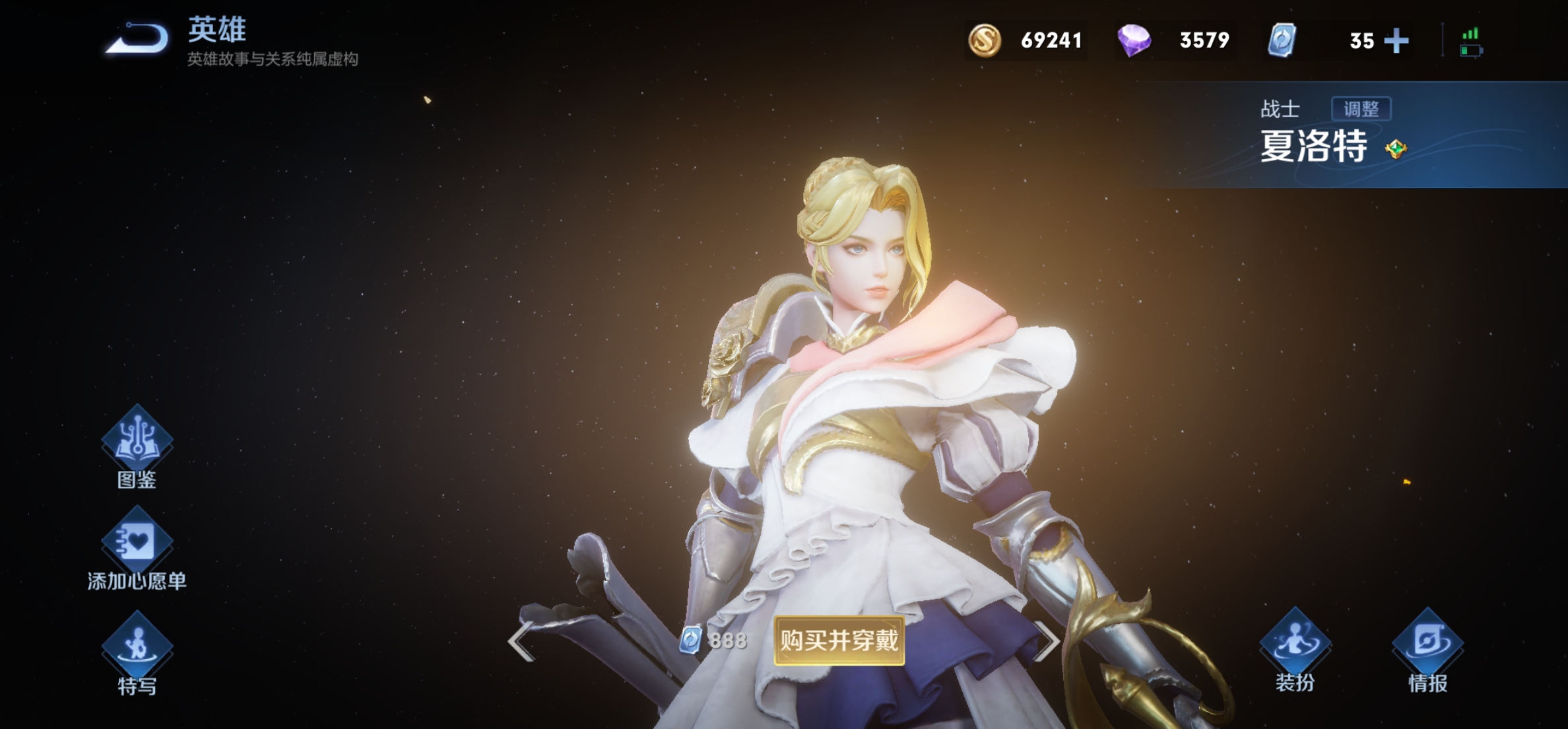This screenshot has width=1568, height=729.
Task: Go back using the return arrow
Action: click(139, 38)
